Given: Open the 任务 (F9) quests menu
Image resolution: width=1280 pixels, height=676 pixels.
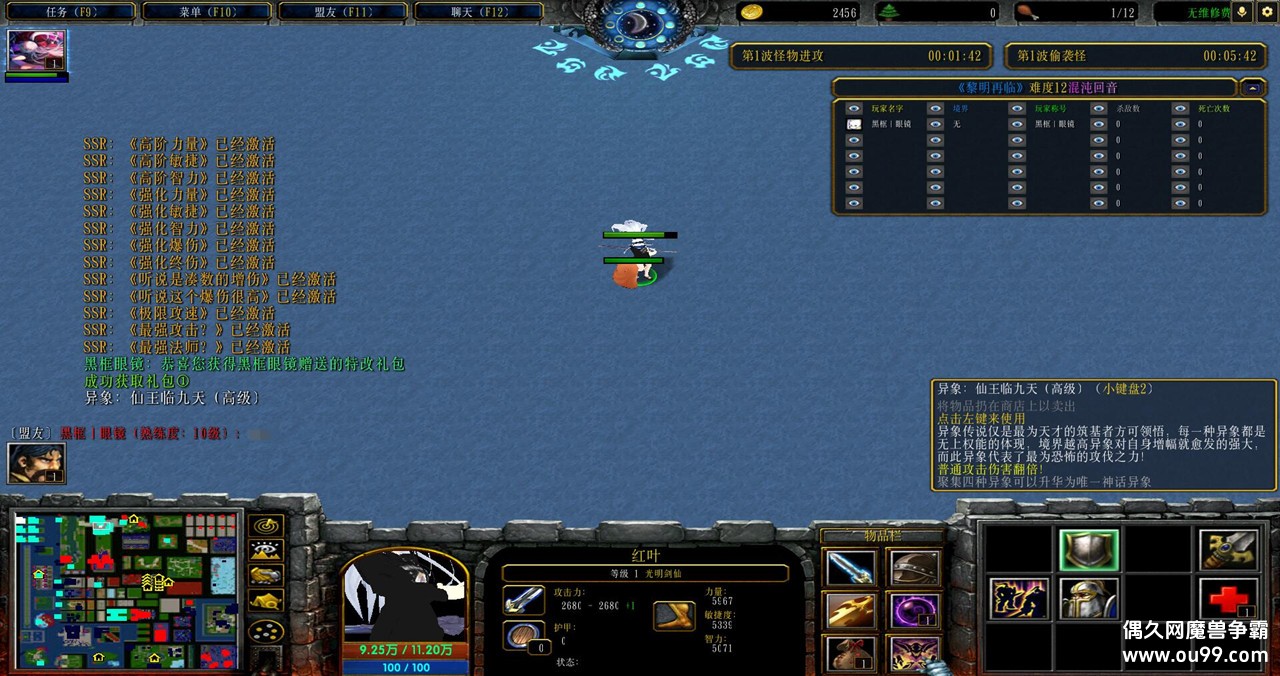Looking at the screenshot, I should [x=70, y=12].
